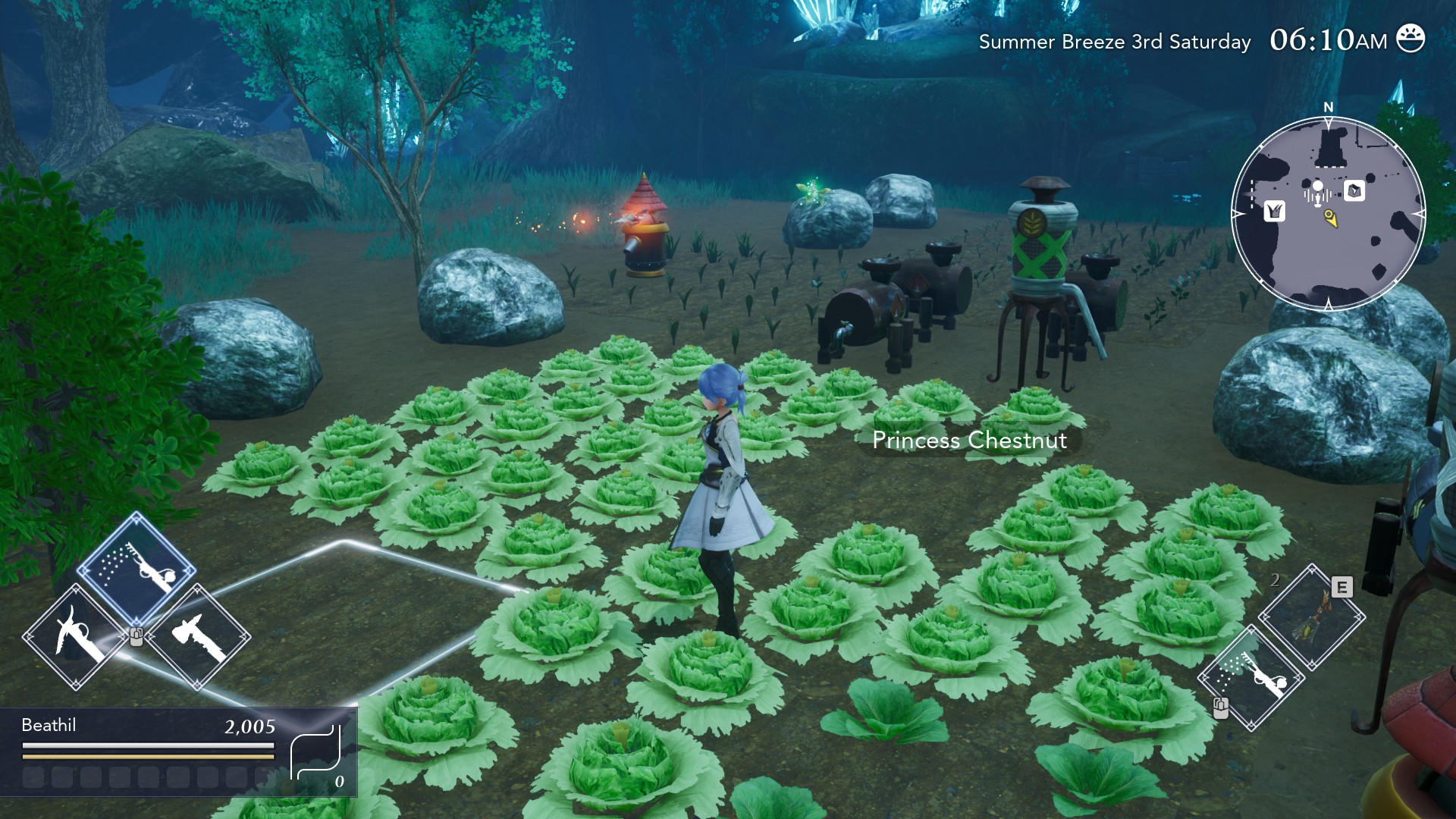Click the grass marker on the minimap

pos(1274,211)
